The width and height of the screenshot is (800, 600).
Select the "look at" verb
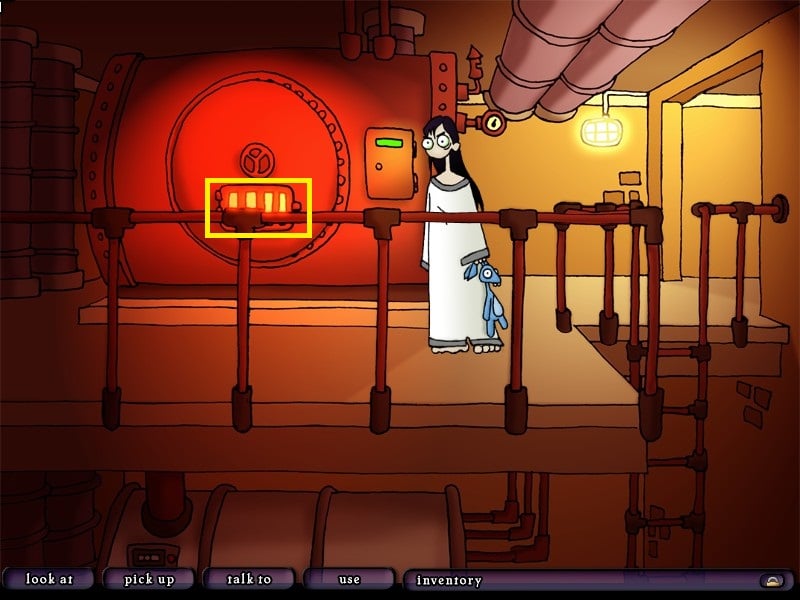(48, 579)
